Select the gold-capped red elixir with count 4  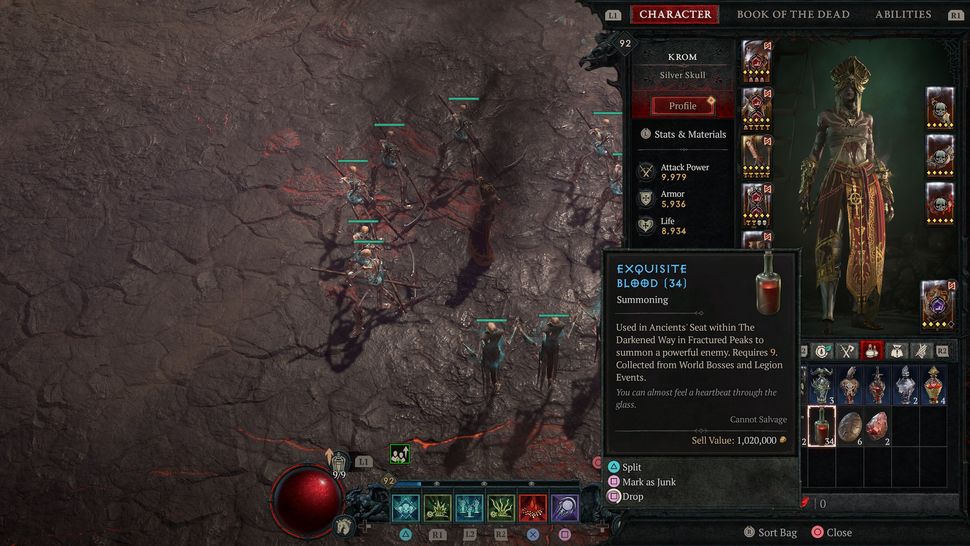point(934,385)
